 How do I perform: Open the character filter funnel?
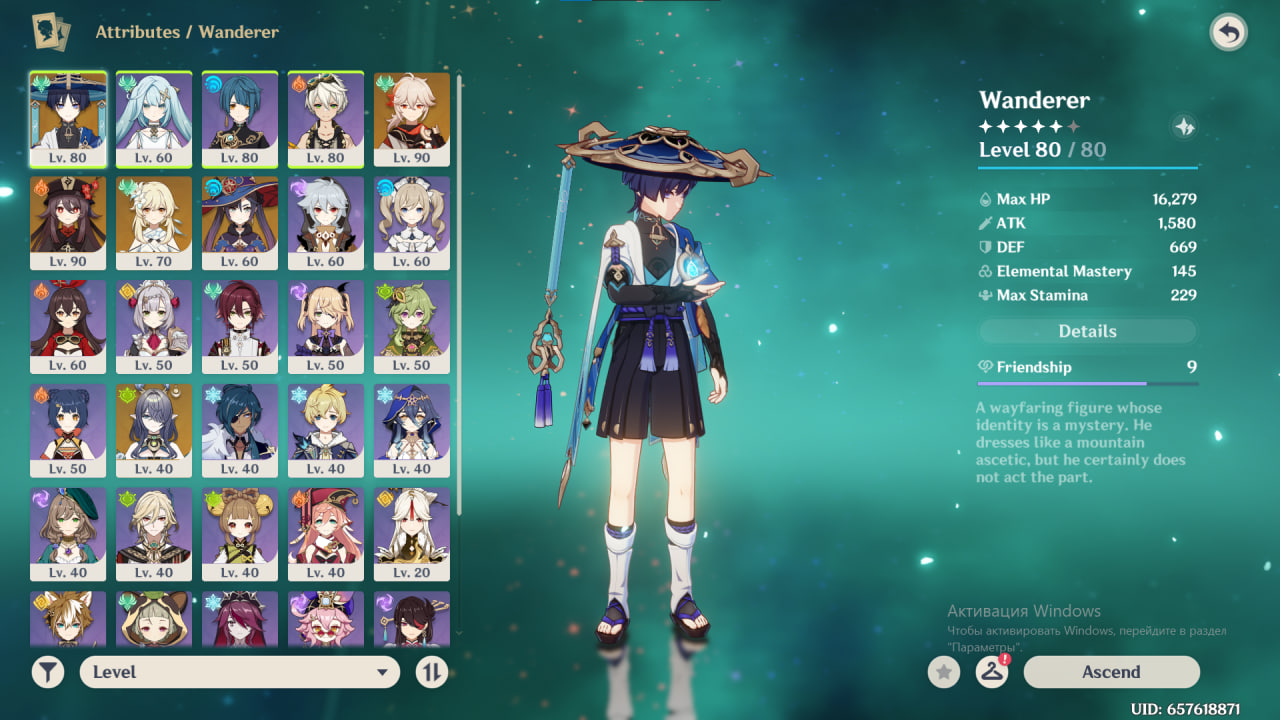(47, 672)
